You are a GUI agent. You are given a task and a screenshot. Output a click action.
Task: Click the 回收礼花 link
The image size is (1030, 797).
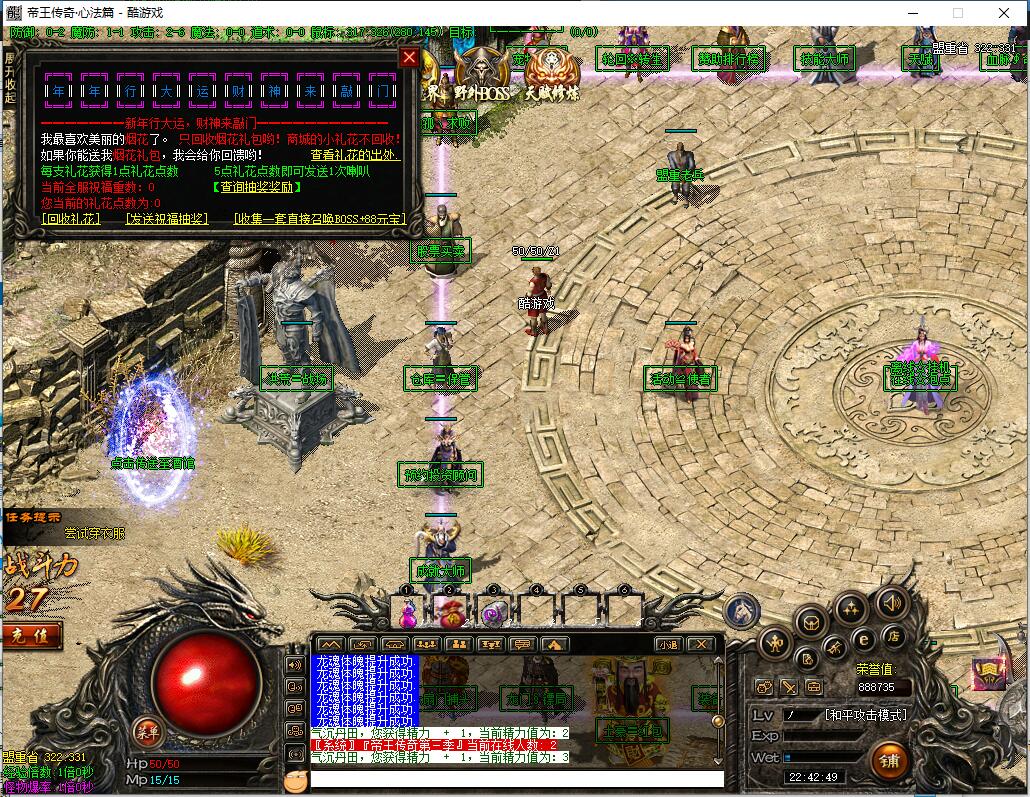tap(71, 218)
